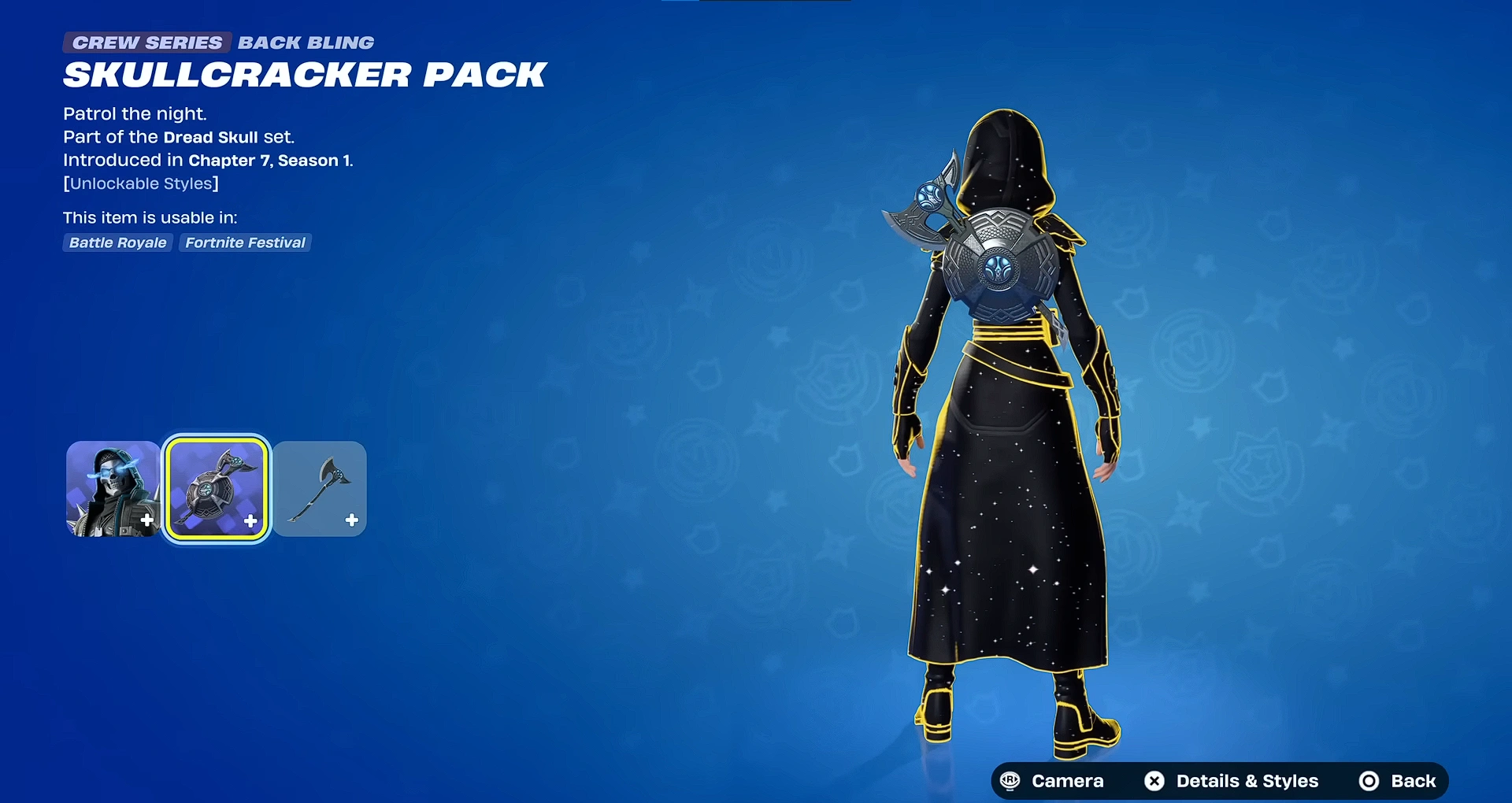Click the R3 camera control icon

click(1010, 781)
